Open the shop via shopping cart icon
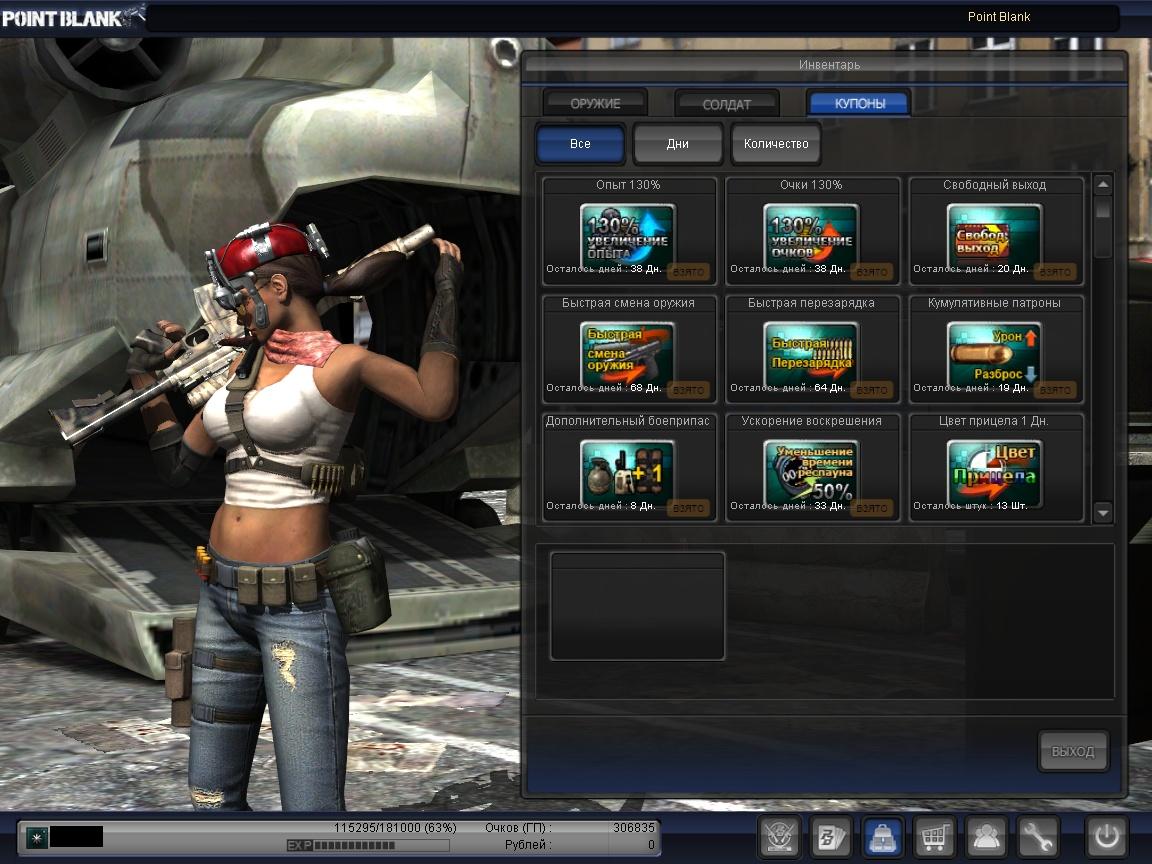 (934, 836)
